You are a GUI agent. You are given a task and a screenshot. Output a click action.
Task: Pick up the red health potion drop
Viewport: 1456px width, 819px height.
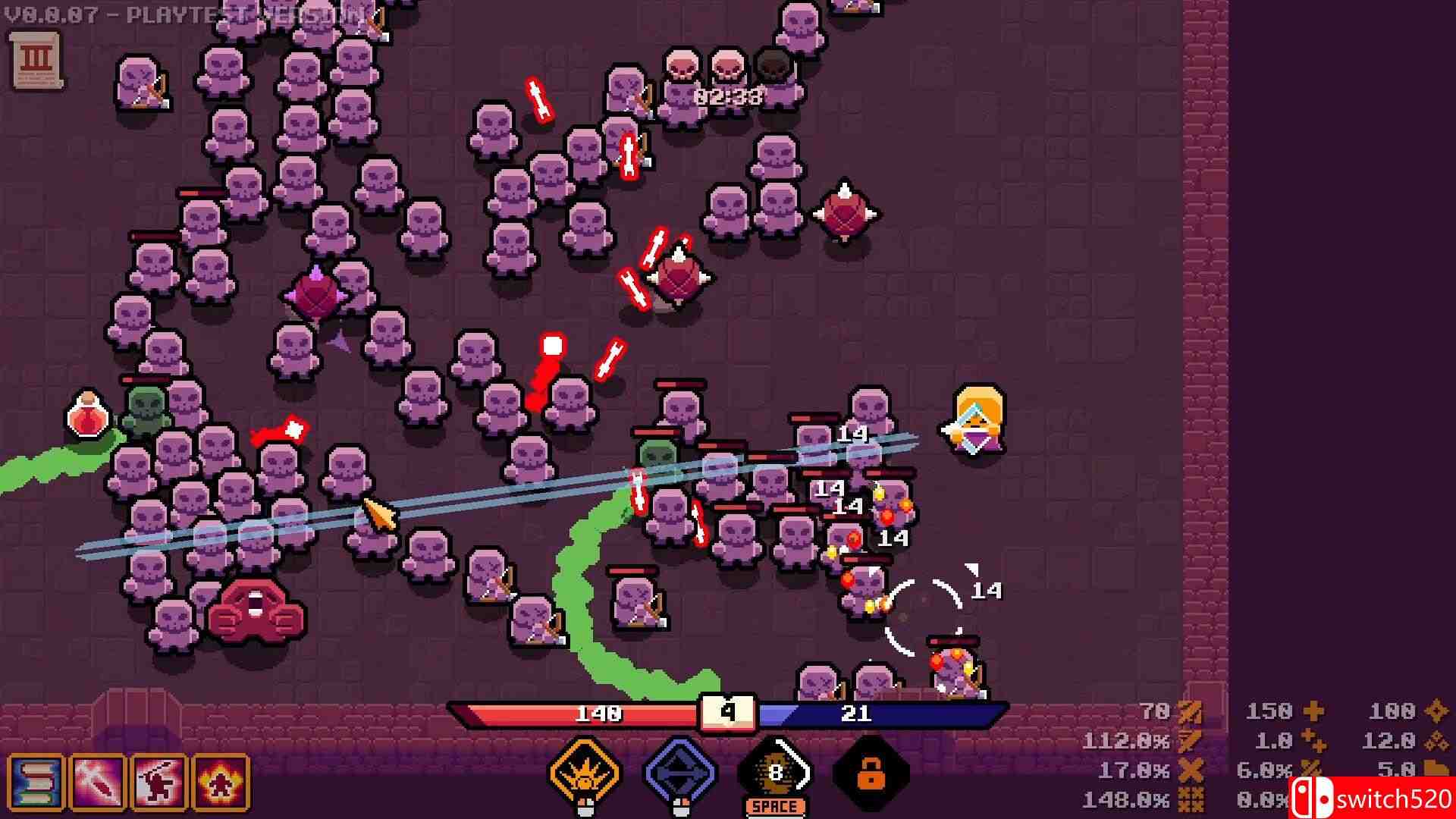click(x=86, y=413)
